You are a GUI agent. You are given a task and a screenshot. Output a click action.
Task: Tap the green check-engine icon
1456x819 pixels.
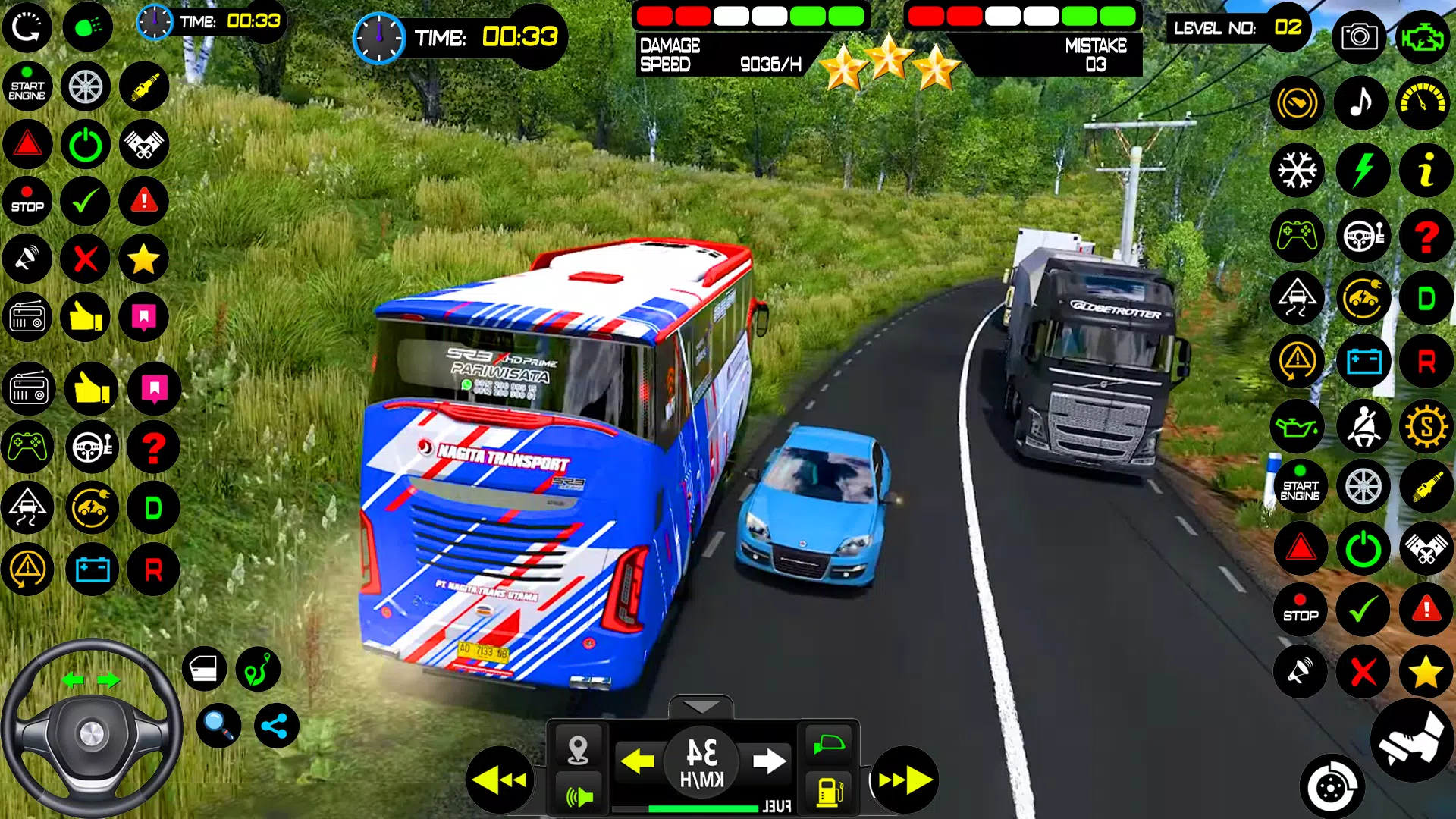(x=1423, y=36)
